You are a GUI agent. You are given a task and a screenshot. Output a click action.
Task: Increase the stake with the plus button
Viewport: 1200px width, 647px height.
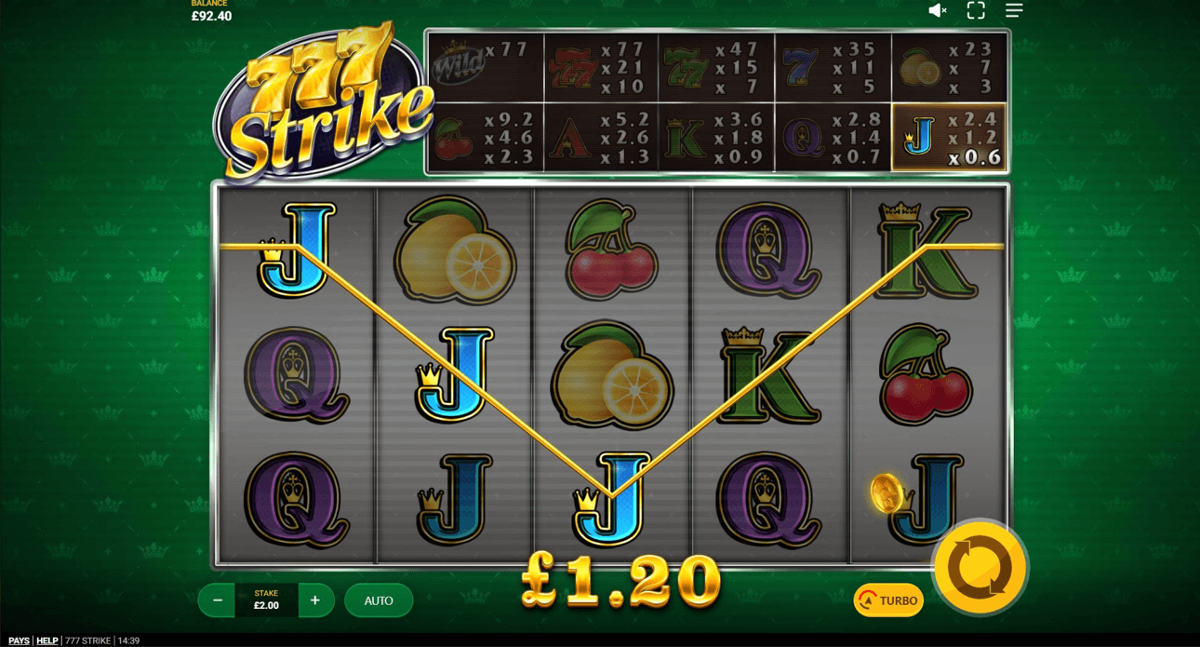pos(315,600)
